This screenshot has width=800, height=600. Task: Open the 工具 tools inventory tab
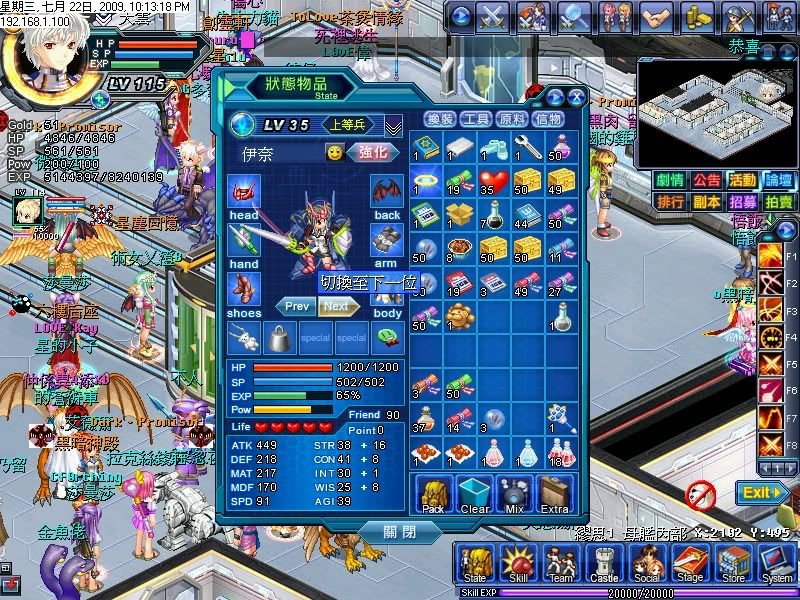coord(476,119)
